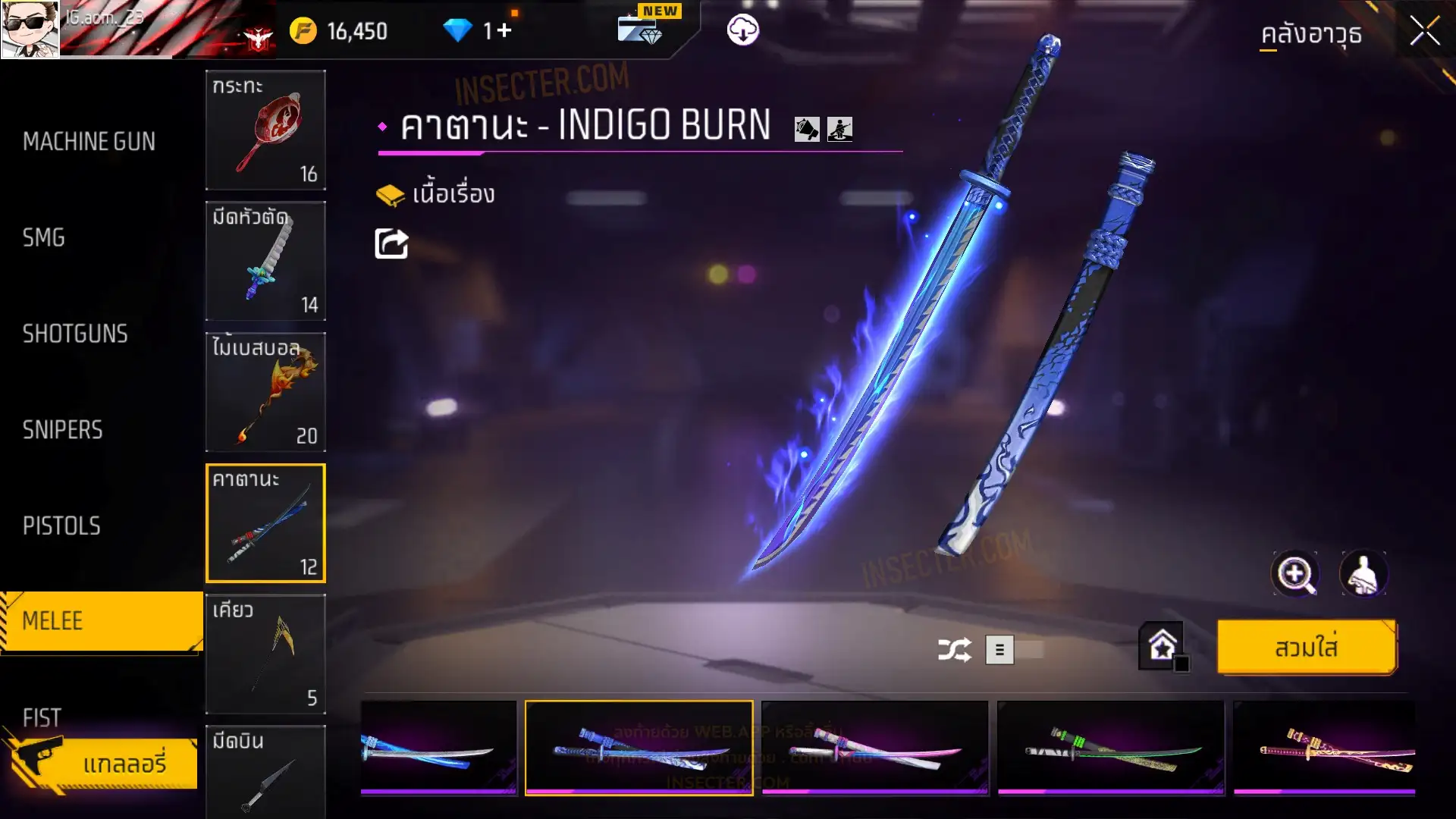Screen dimensions: 1456x819
Task: Select the green katana skin thumbnail
Action: tap(1110, 747)
